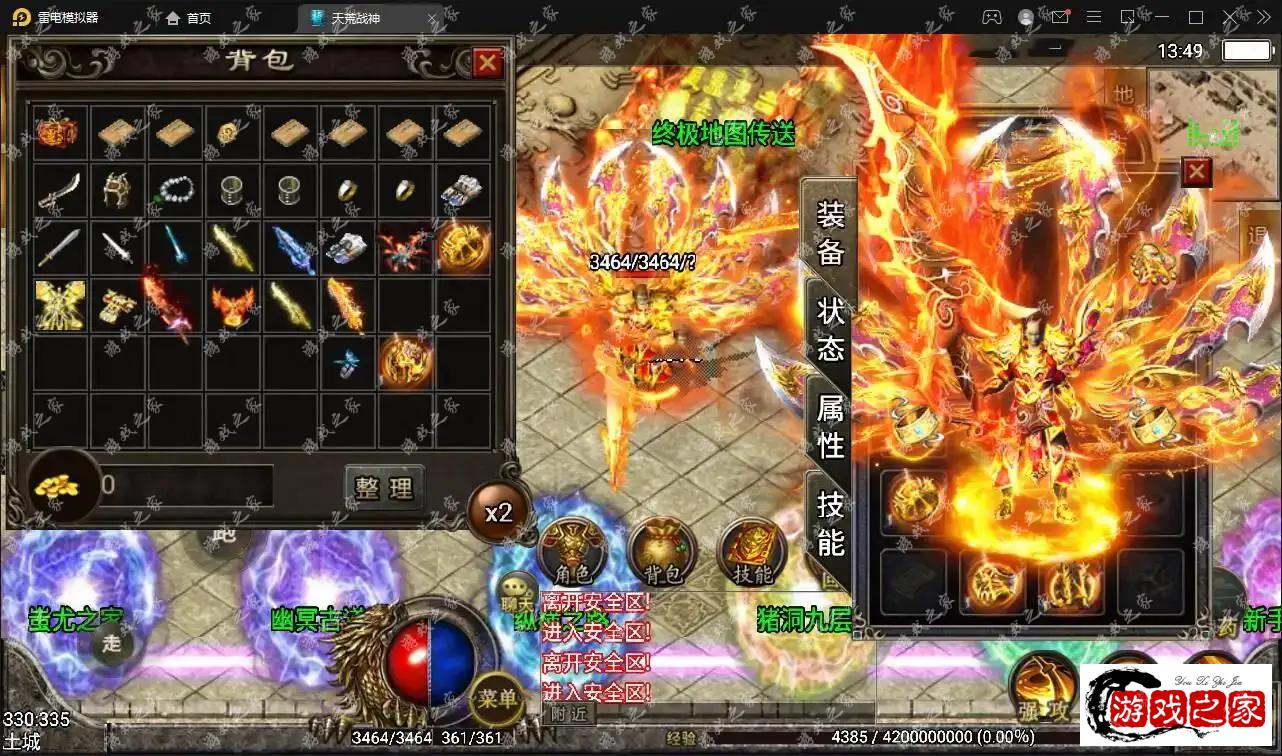Image resolution: width=1282 pixels, height=756 pixels.
Task: Click the 整理 sort button
Action: [384, 488]
